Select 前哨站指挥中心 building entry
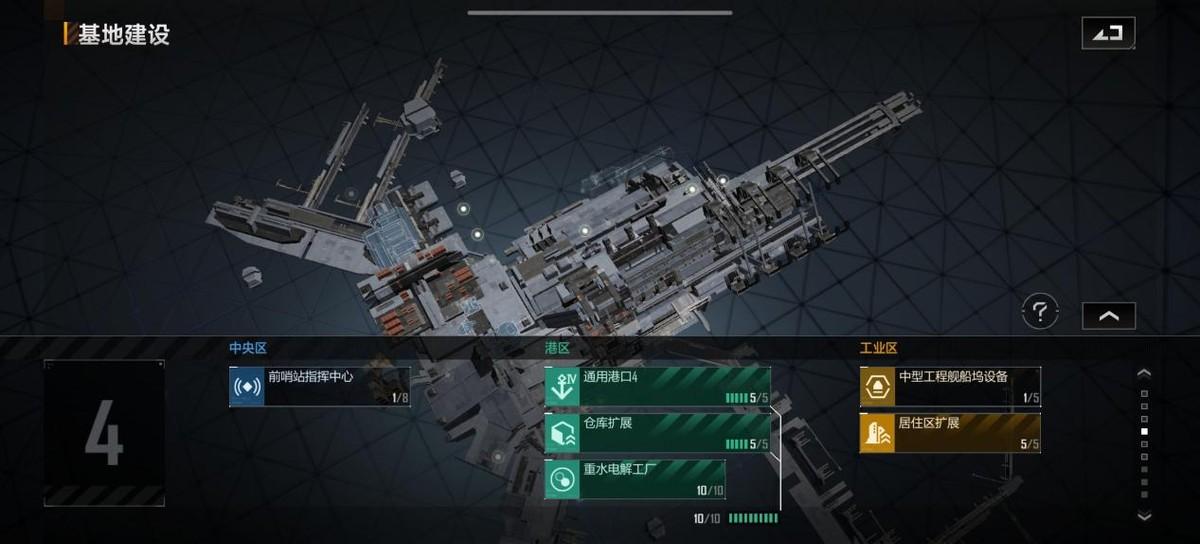Viewport: 1200px width, 544px height. click(x=319, y=387)
